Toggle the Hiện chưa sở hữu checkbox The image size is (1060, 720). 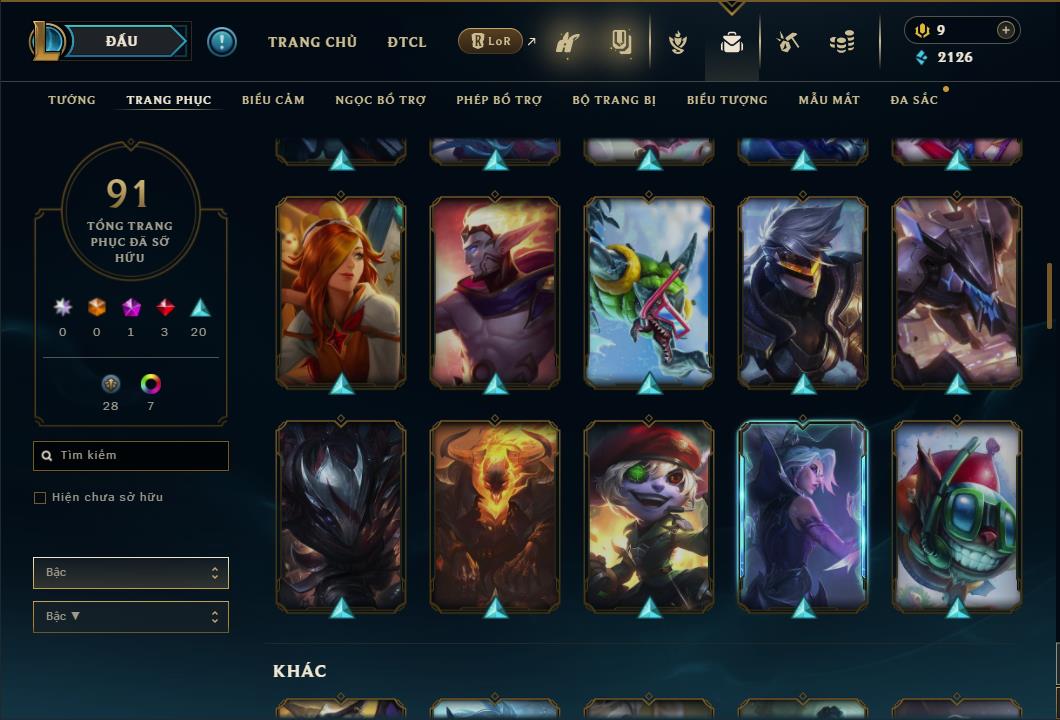click(x=40, y=498)
